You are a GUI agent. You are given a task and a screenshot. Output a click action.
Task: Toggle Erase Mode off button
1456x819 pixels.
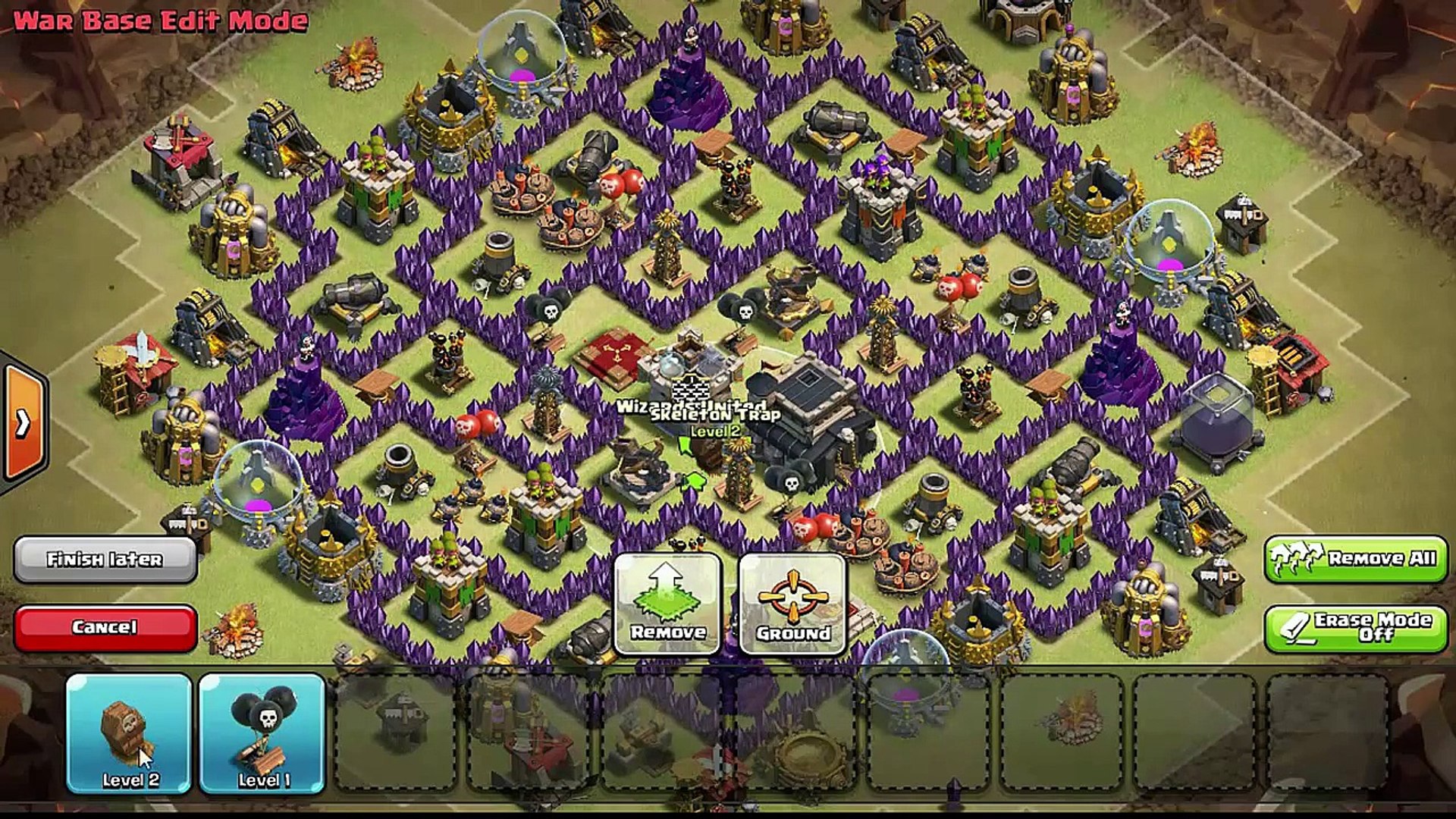pos(1355,628)
